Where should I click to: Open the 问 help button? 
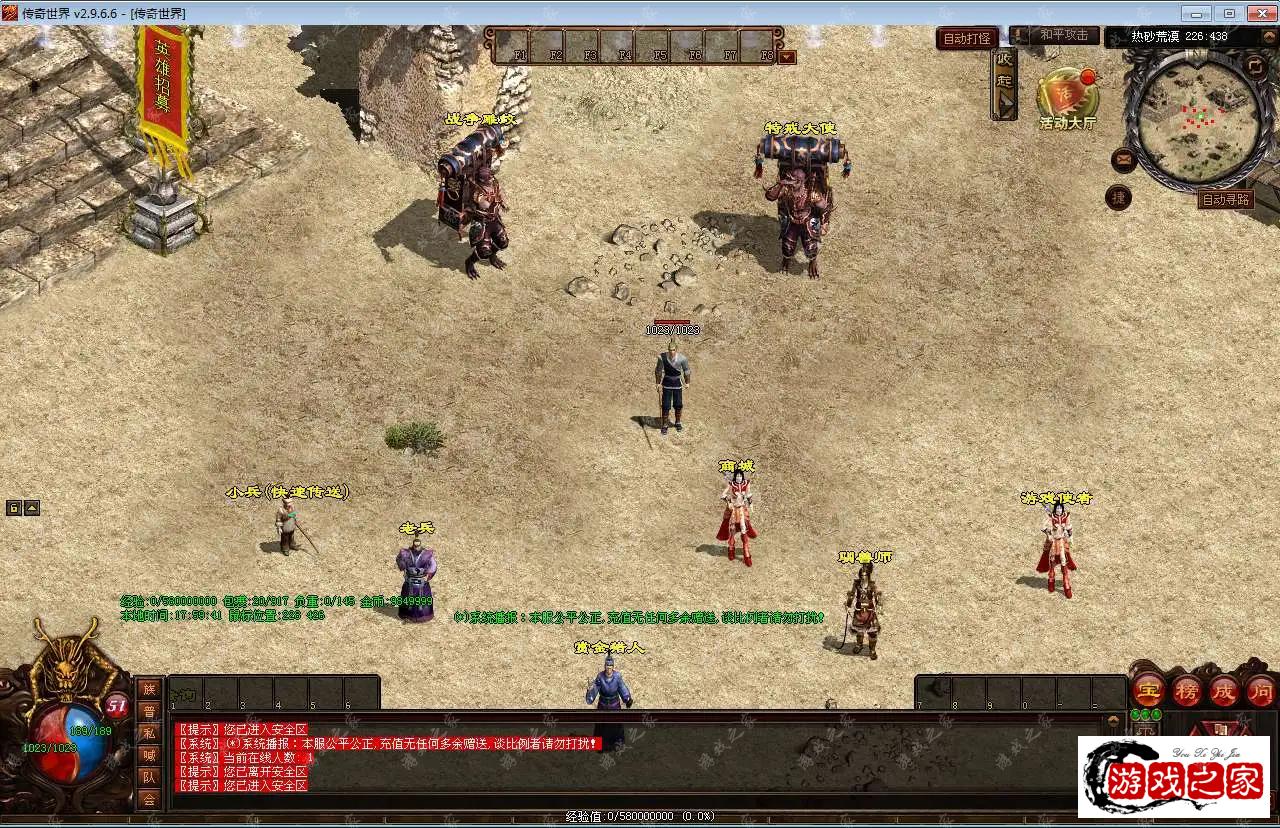point(1260,690)
